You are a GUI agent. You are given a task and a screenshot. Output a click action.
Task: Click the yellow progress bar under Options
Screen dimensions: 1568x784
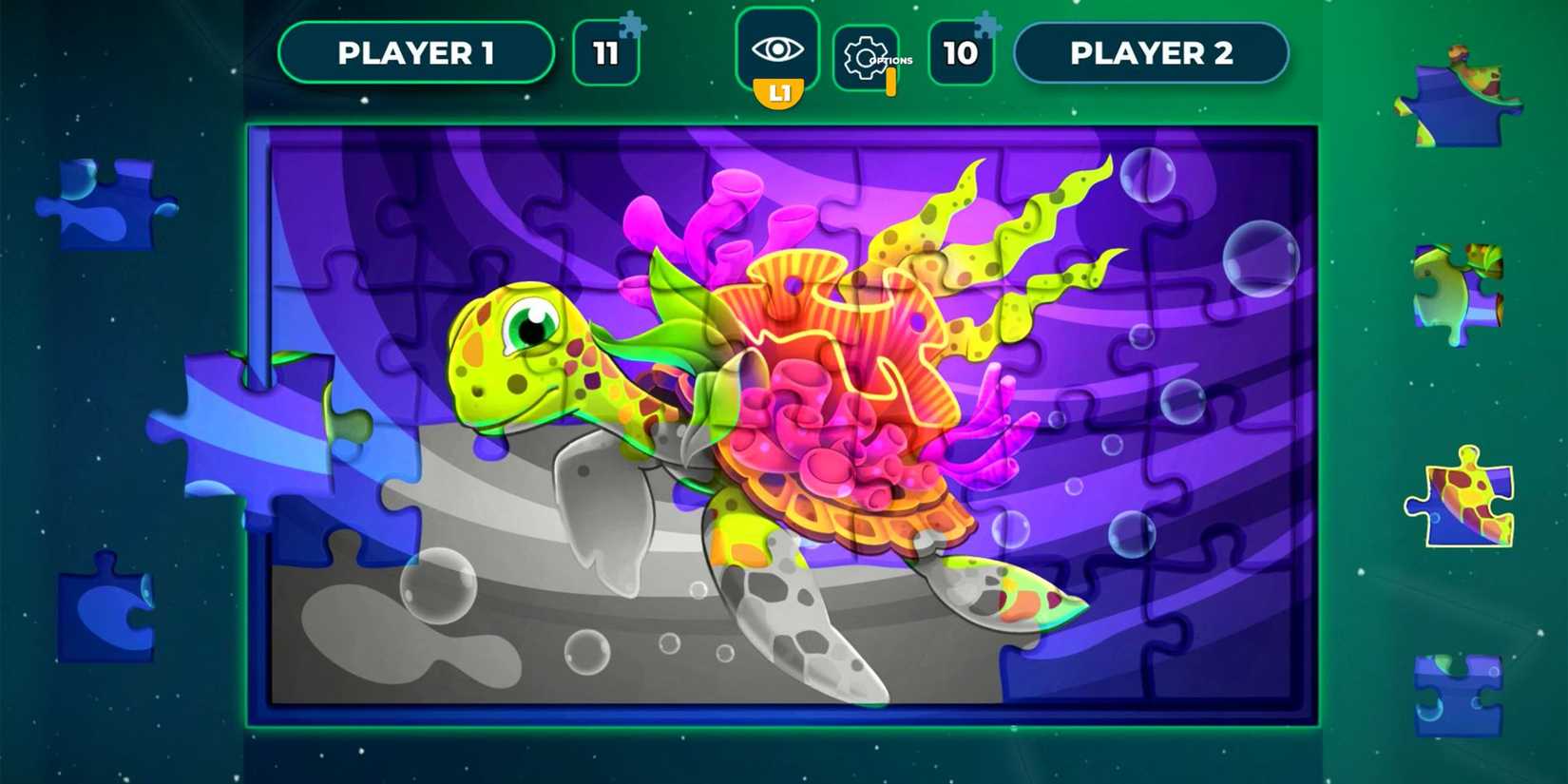891,81
